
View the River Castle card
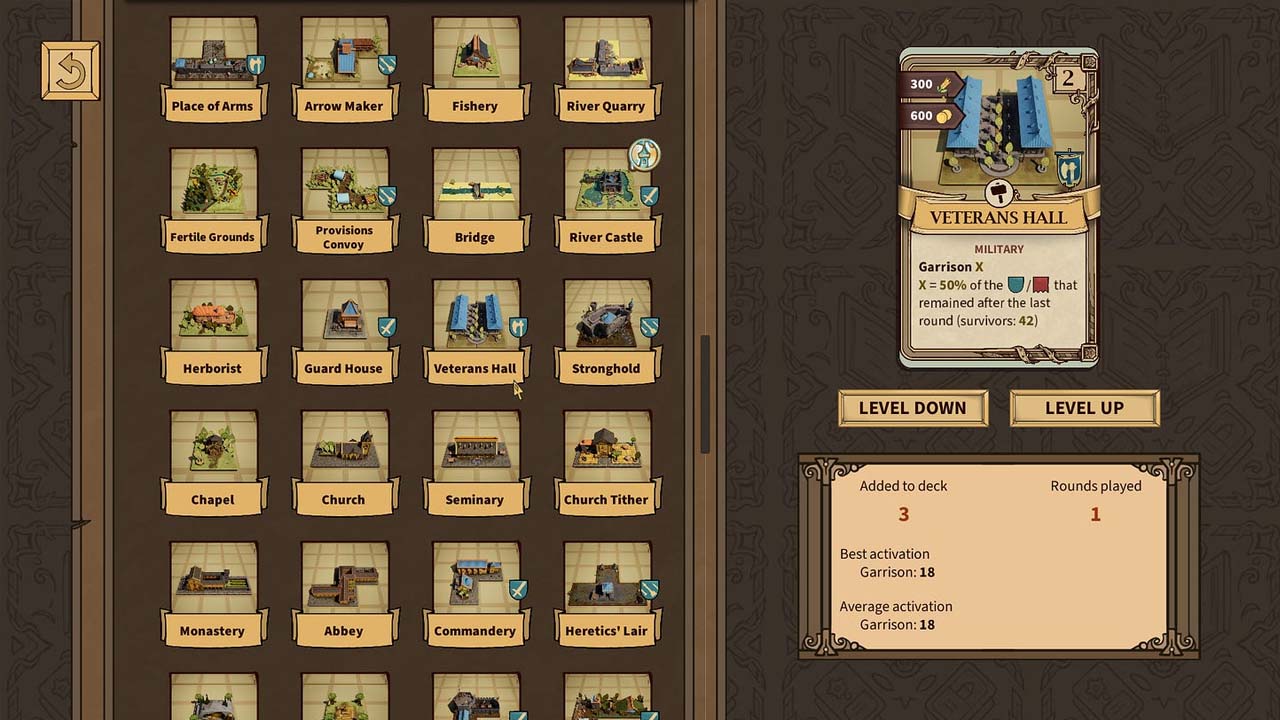[x=606, y=199]
